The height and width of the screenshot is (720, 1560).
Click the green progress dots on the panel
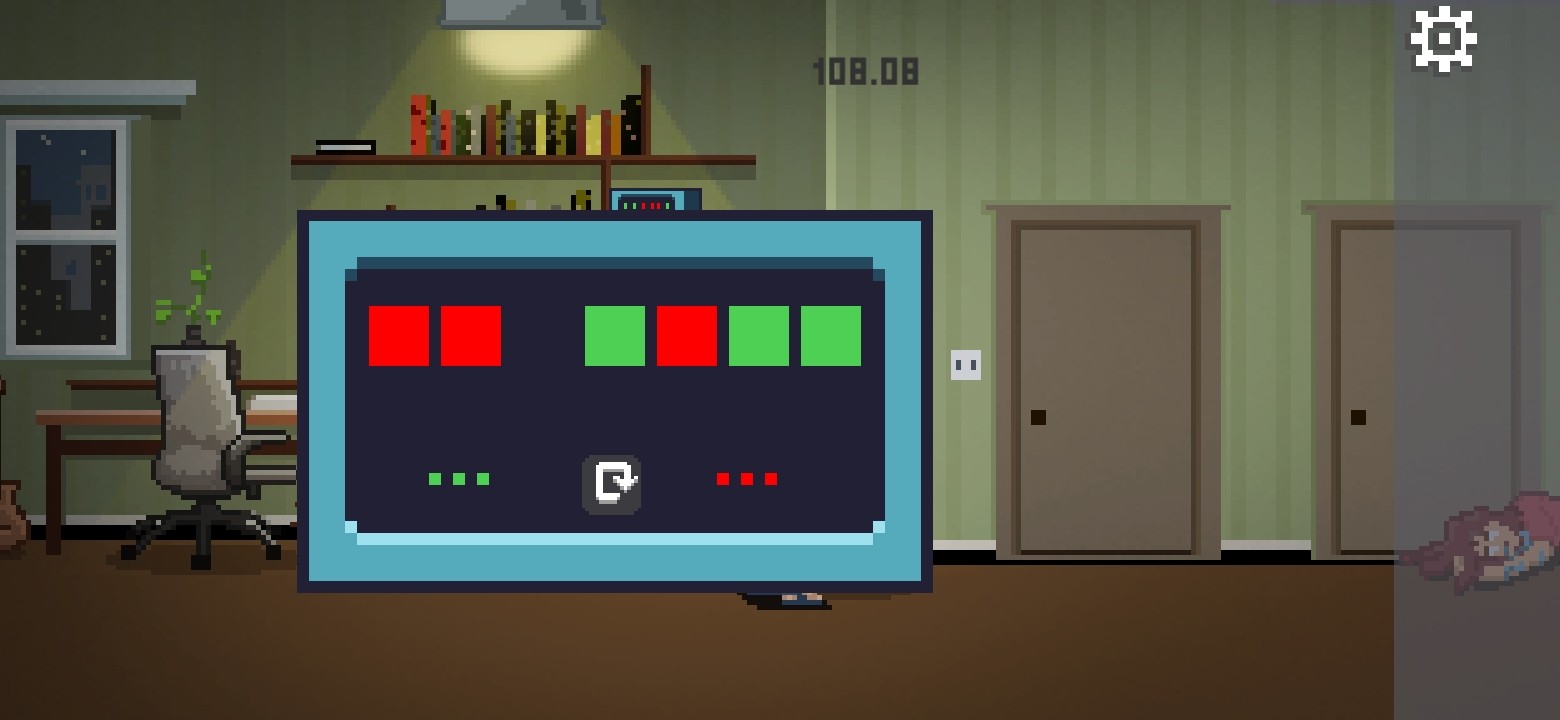[458, 478]
